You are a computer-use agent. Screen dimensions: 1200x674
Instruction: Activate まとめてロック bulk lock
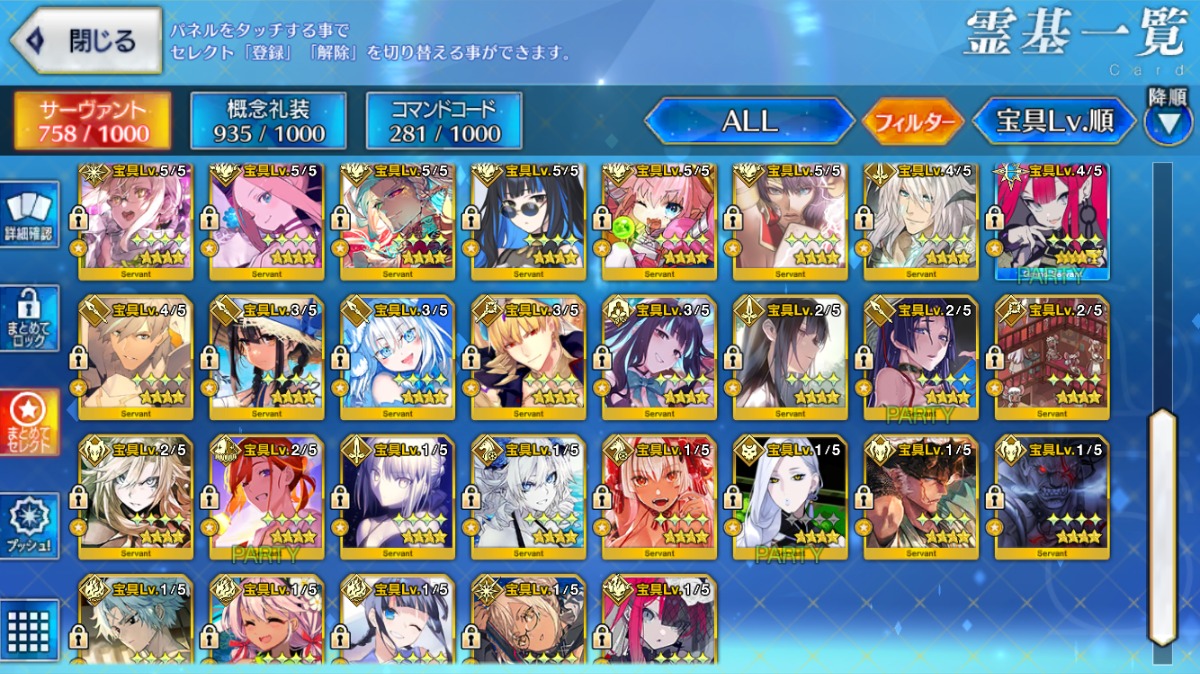click(29, 318)
